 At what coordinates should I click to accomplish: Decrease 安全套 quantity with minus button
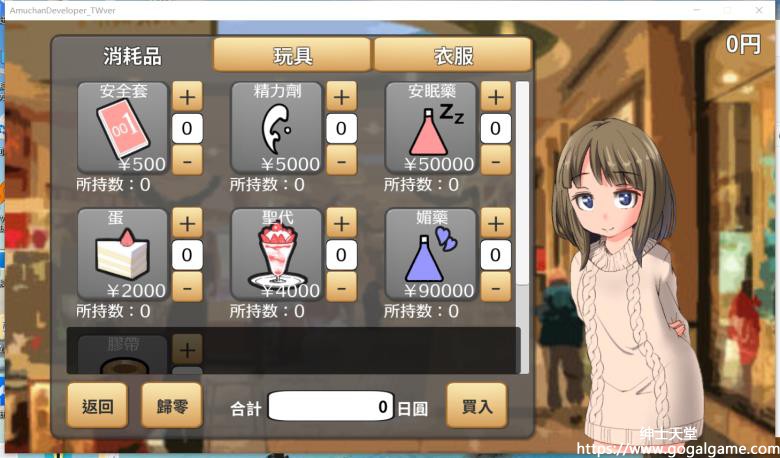pos(187,158)
